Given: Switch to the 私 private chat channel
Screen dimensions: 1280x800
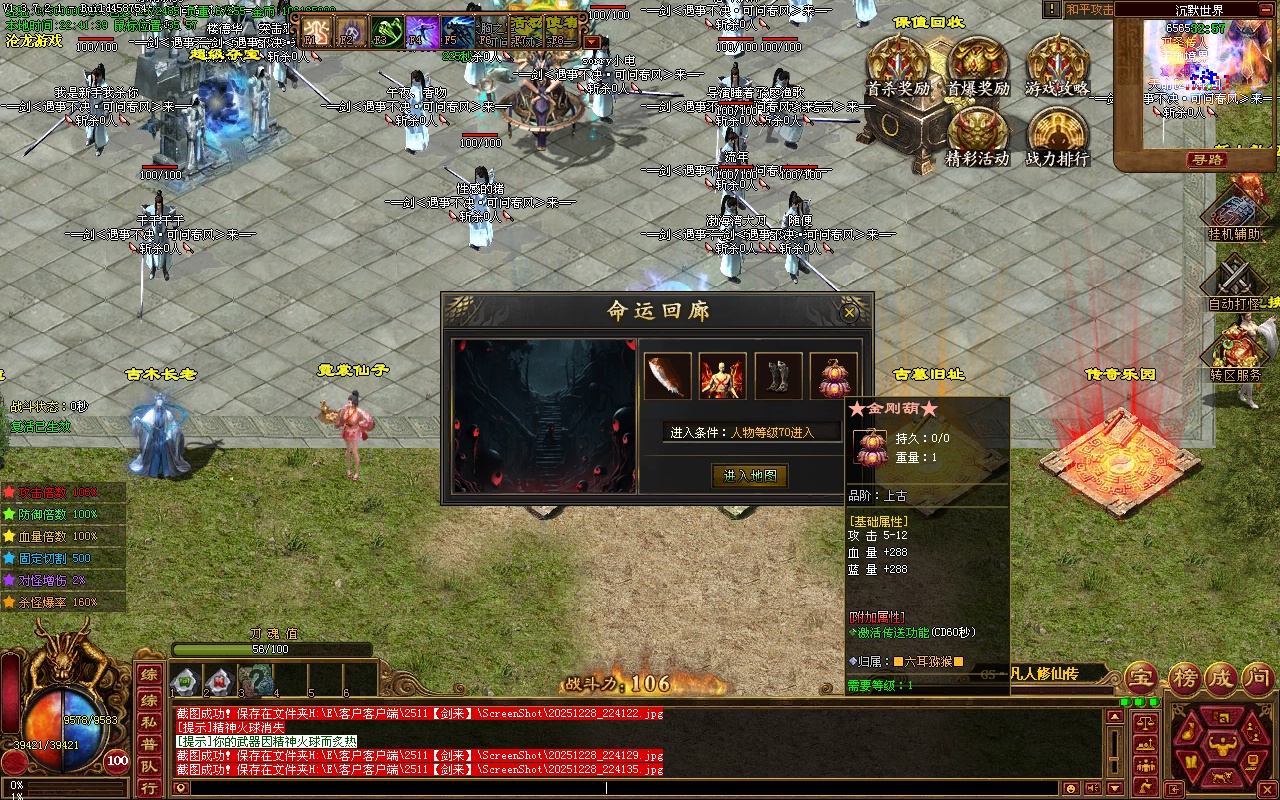Looking at the screenshot, I should pos(148,721).
